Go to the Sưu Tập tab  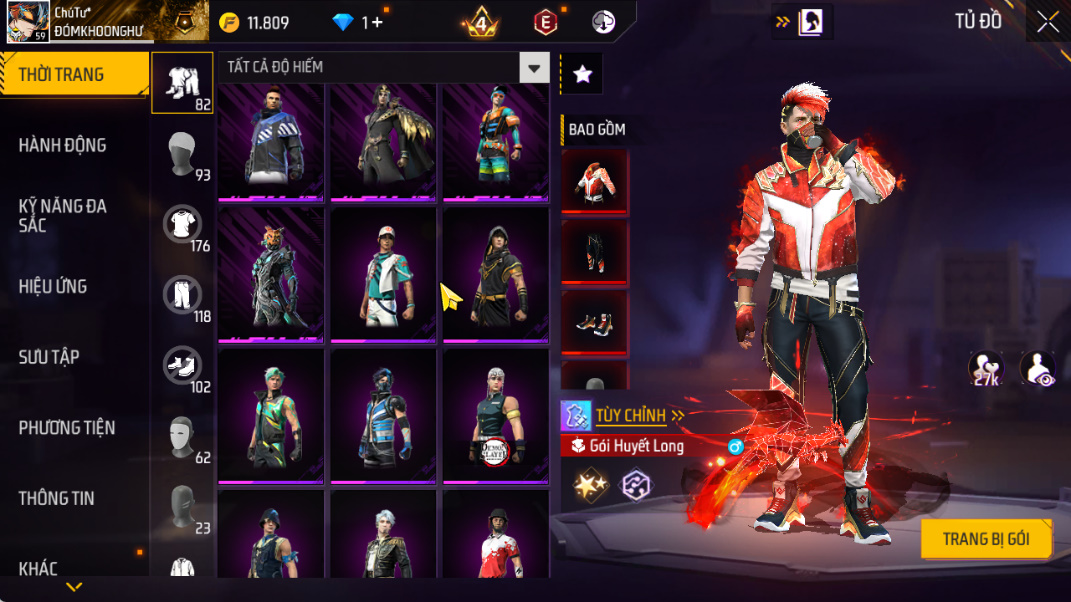tap(49, 357)
